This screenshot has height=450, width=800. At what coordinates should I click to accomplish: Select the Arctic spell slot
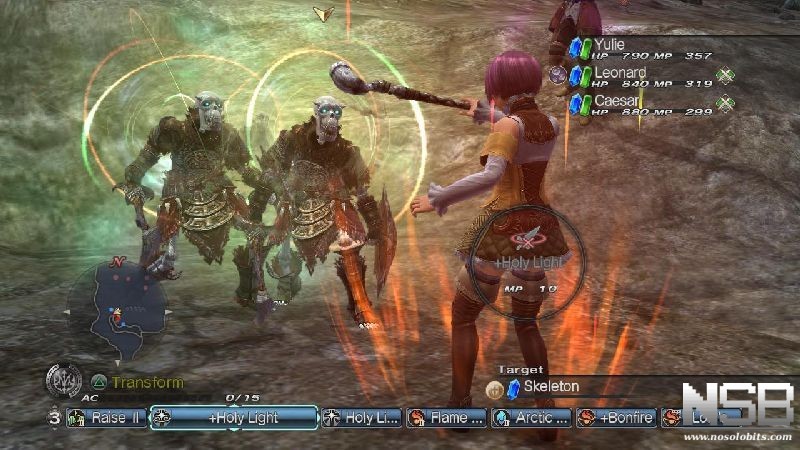coord(530,418)
